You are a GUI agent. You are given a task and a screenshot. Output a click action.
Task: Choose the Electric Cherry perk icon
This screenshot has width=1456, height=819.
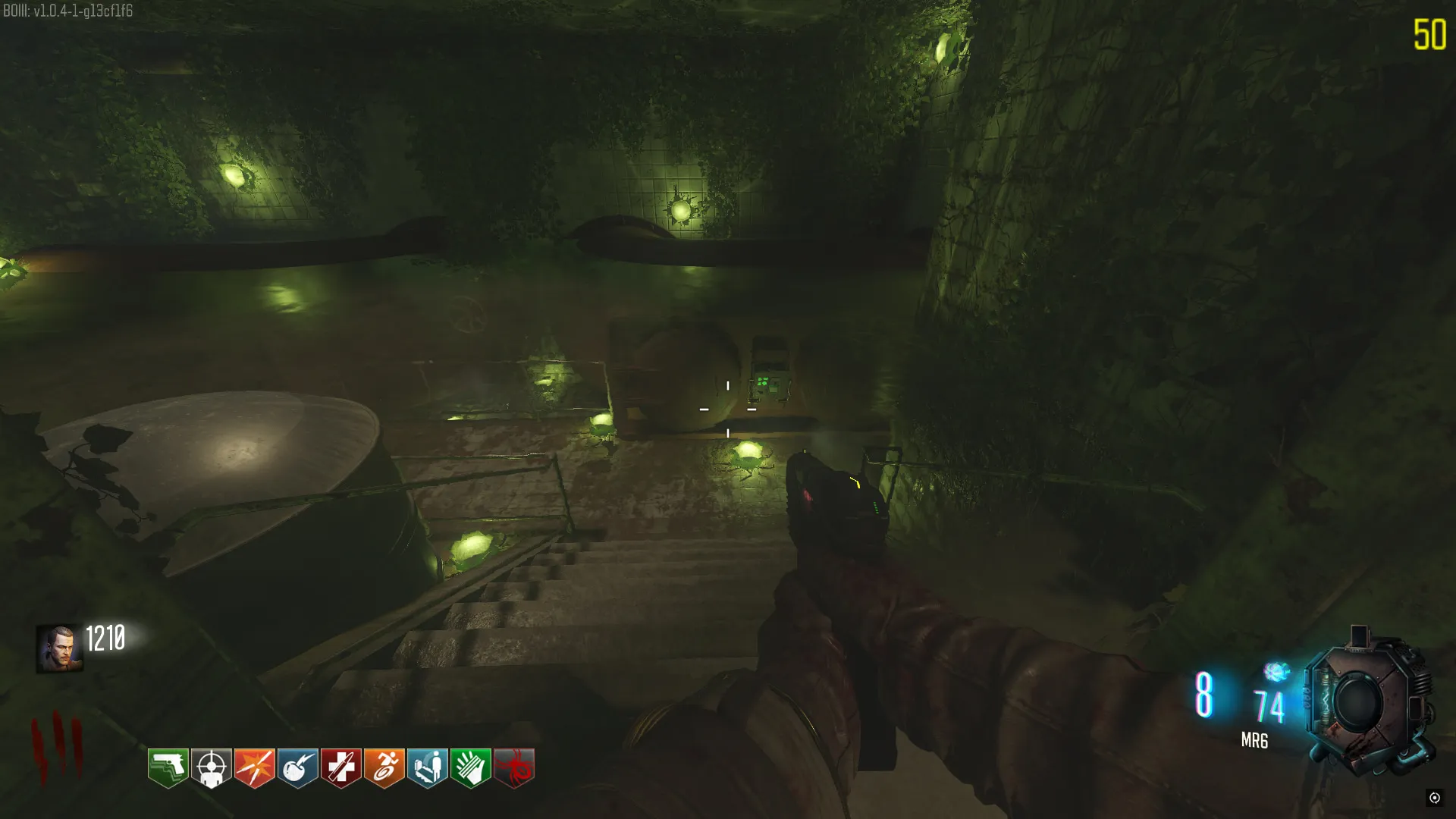coord(298,767)
